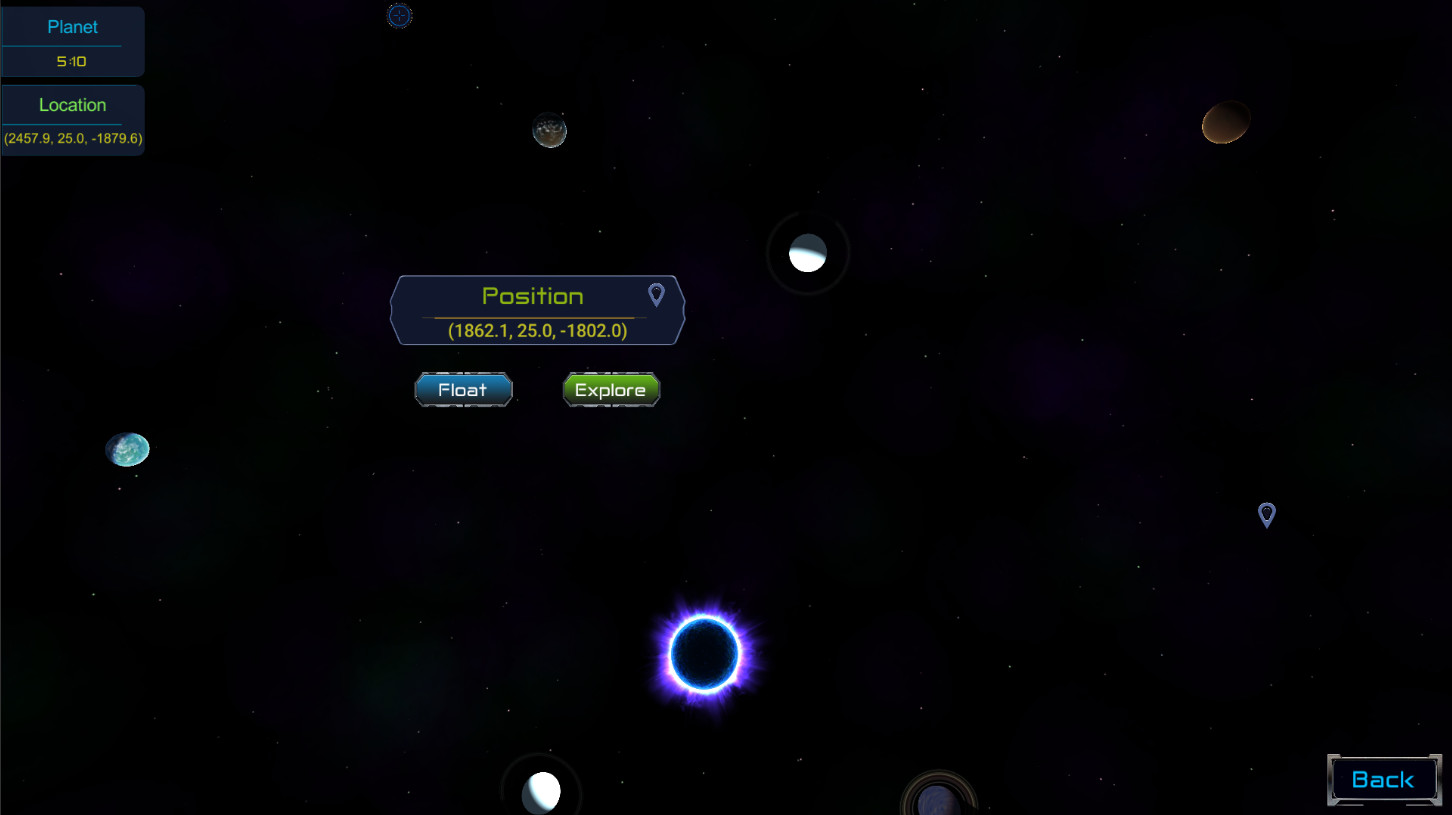Click the Back button
1452x815 pixels.
pyautogui.click(x=1384, y=779)
